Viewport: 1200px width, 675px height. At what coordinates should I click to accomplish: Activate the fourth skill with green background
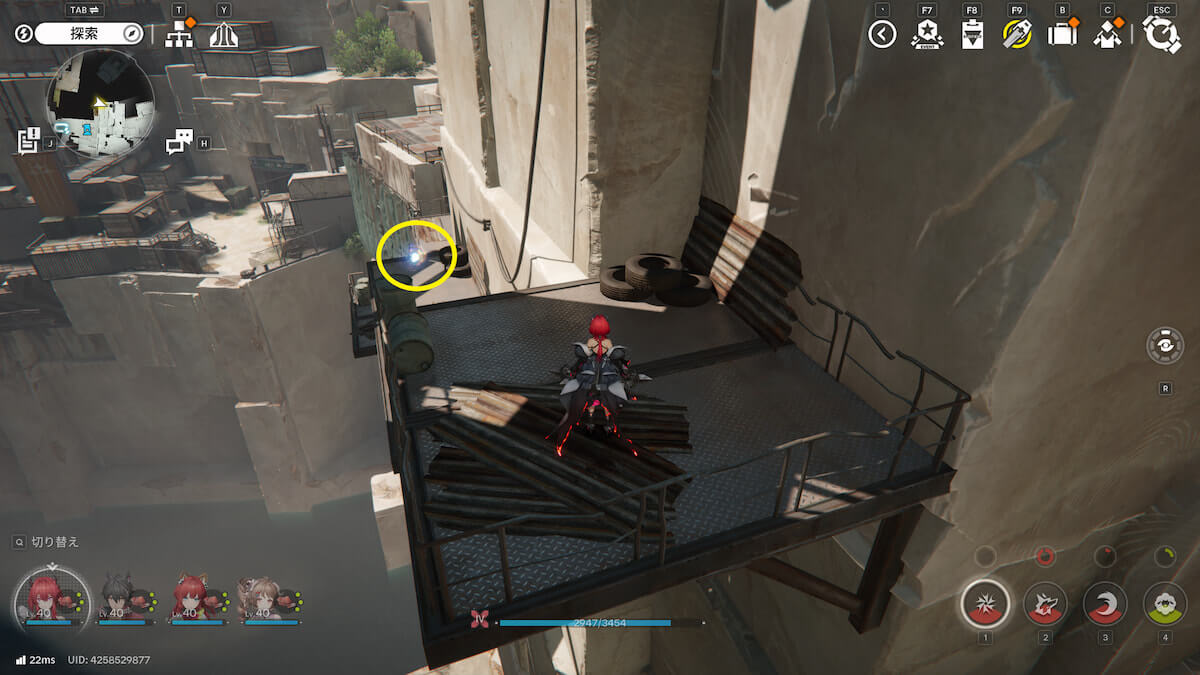click(x=1165, y=604)
